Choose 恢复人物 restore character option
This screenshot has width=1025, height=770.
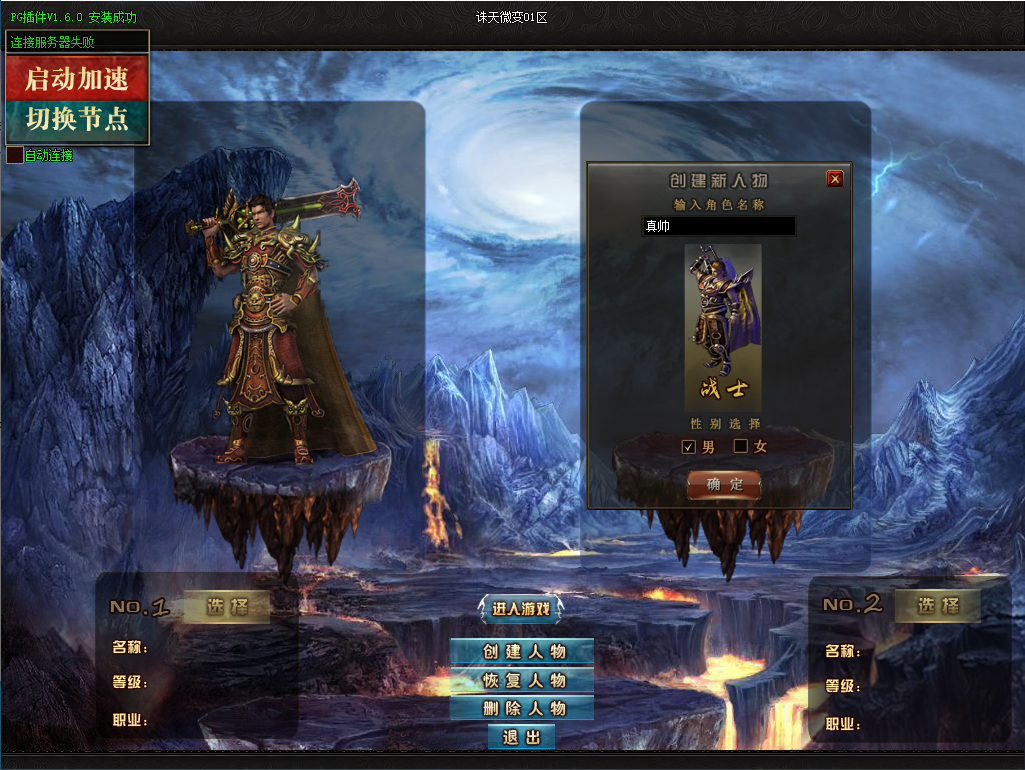[522, 680]
